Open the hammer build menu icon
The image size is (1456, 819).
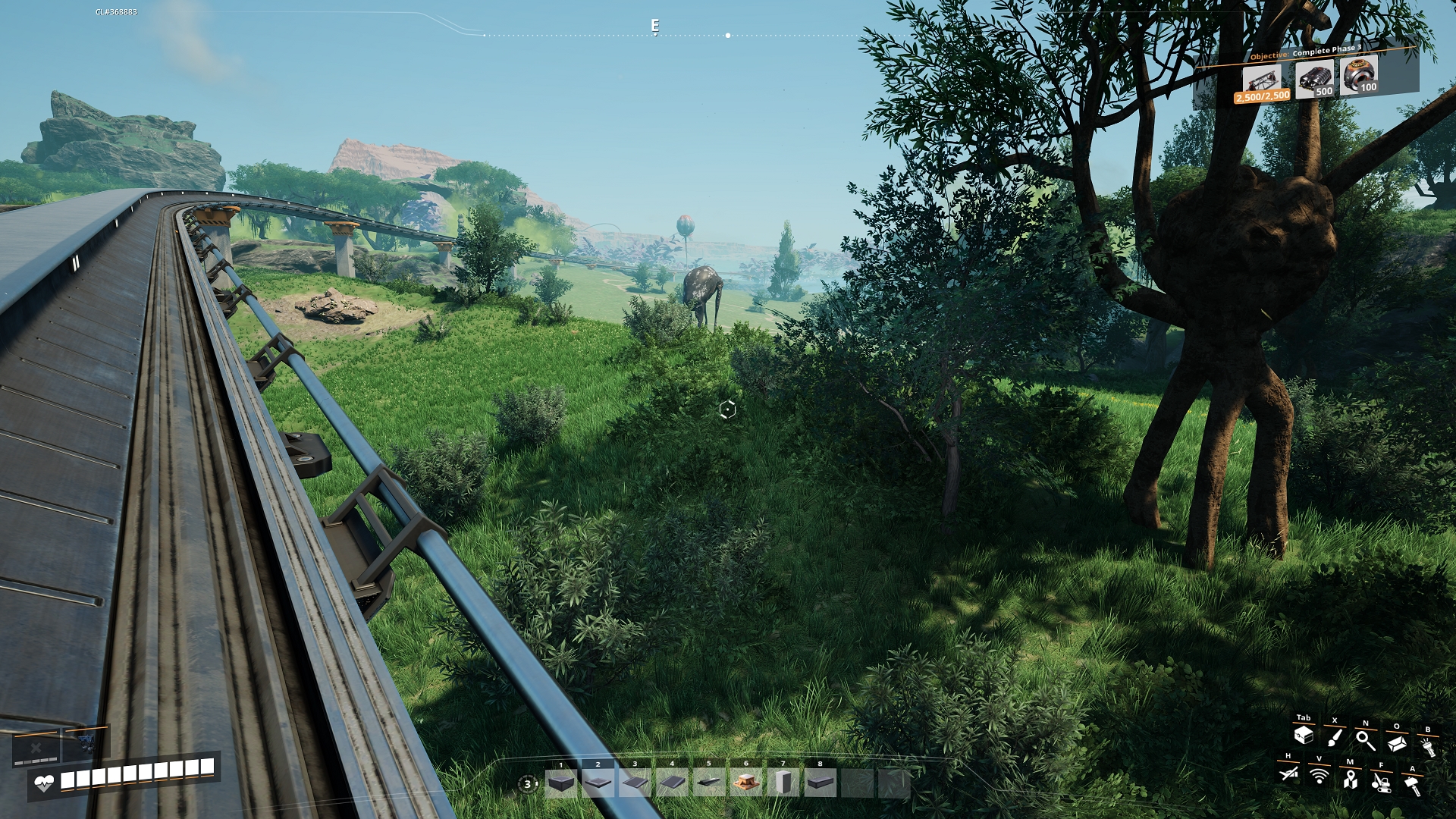tap(1412, 784)
